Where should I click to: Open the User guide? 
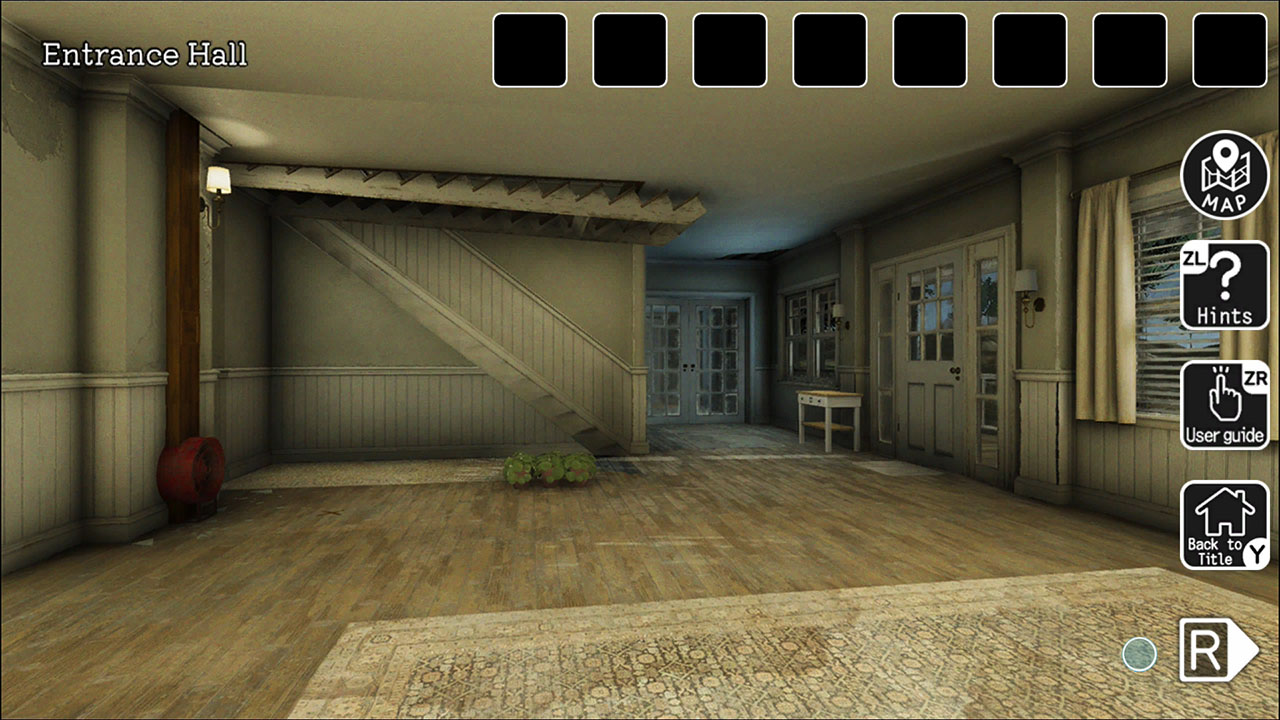[1224, 404]
